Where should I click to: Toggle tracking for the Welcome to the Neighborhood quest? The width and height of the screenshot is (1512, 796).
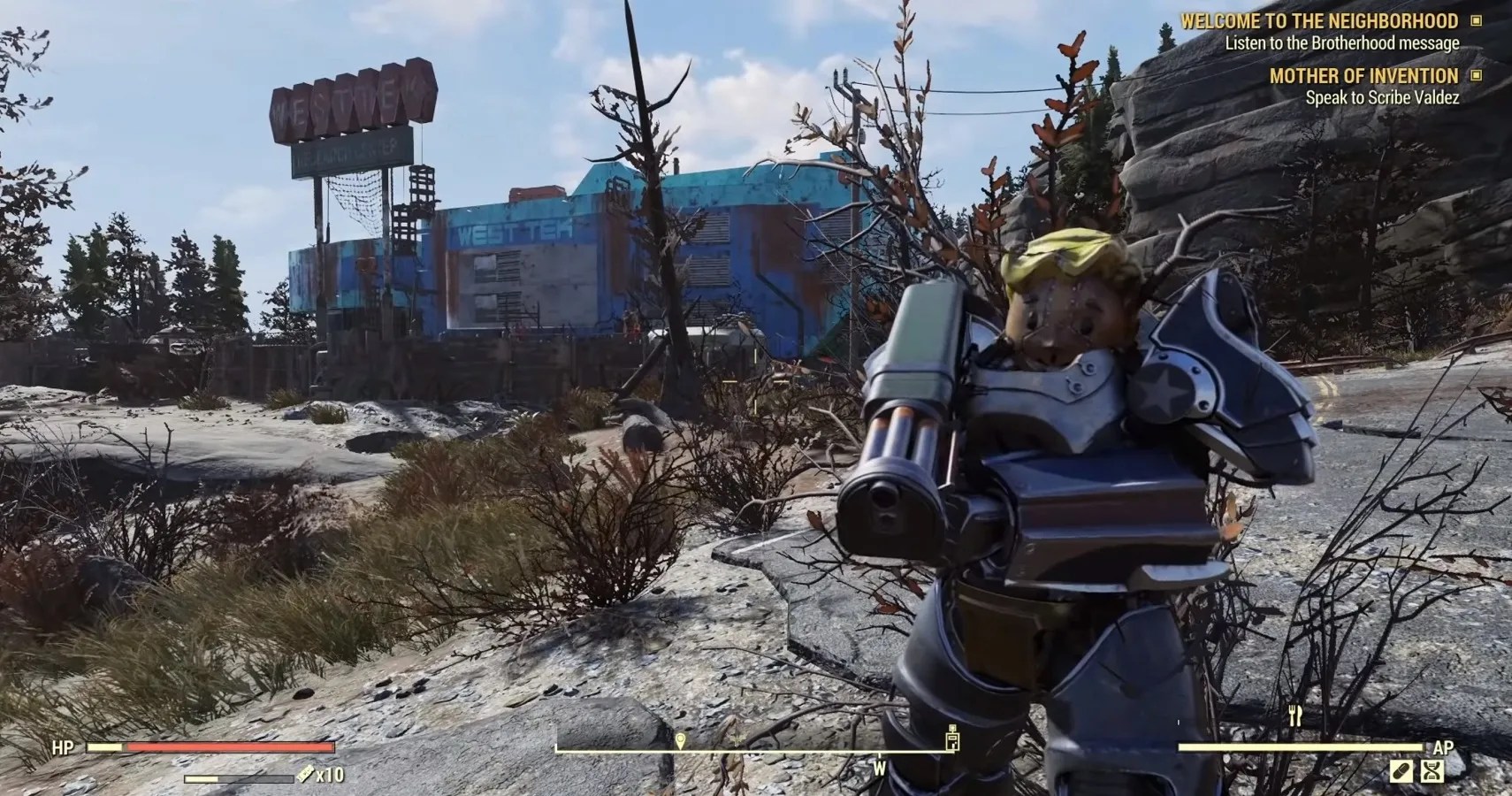(1475, 21)
